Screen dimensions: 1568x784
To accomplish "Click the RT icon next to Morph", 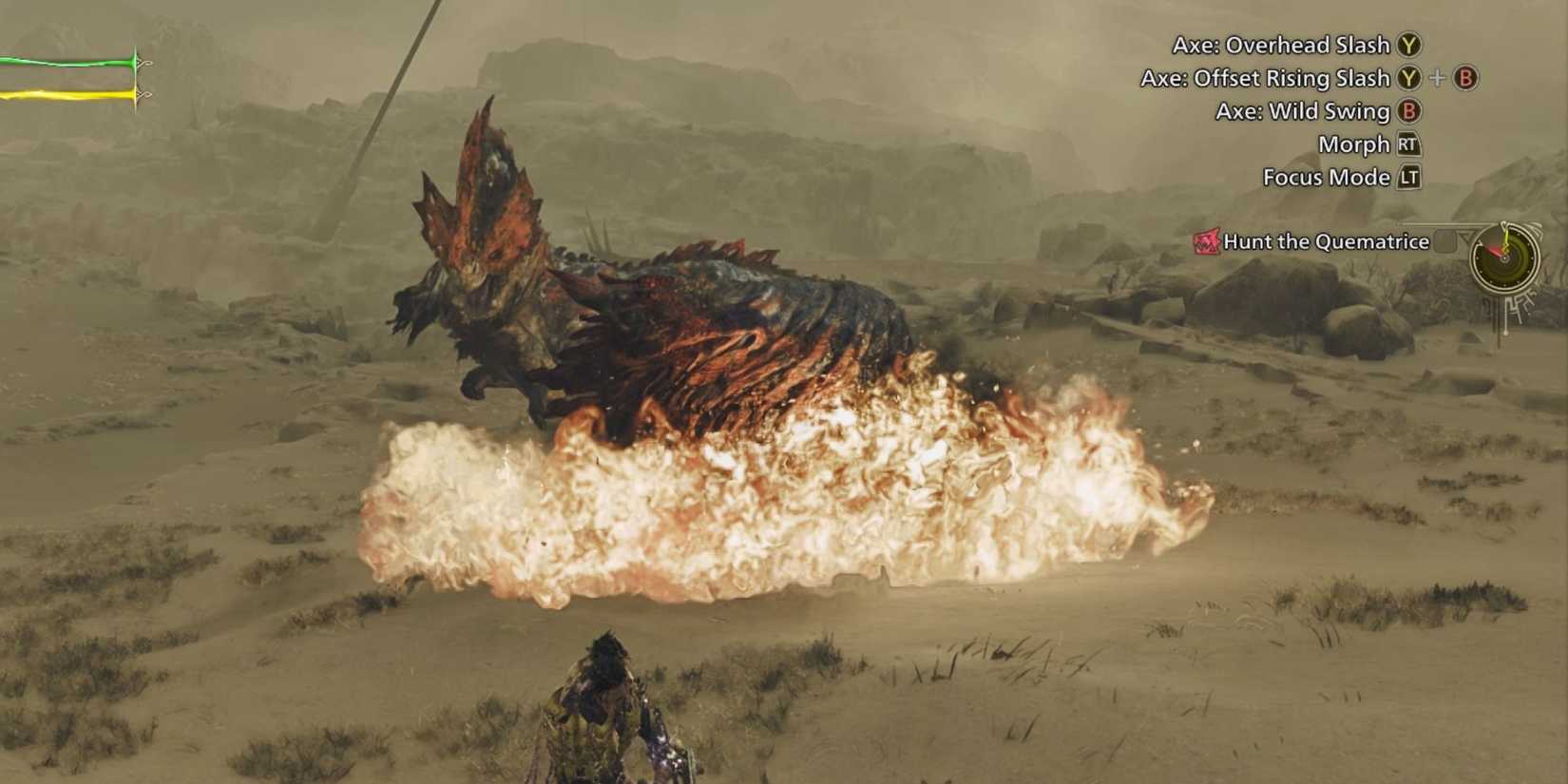I will [x=1409, y=143].
